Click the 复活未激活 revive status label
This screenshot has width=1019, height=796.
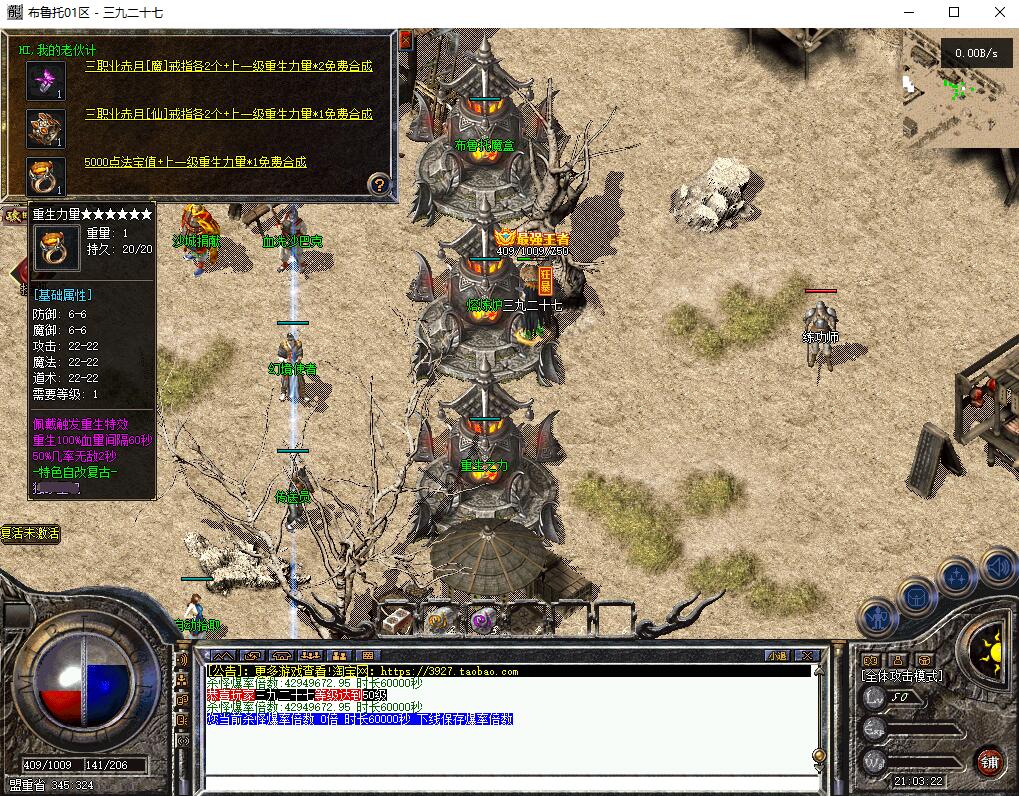coord(30,534)
